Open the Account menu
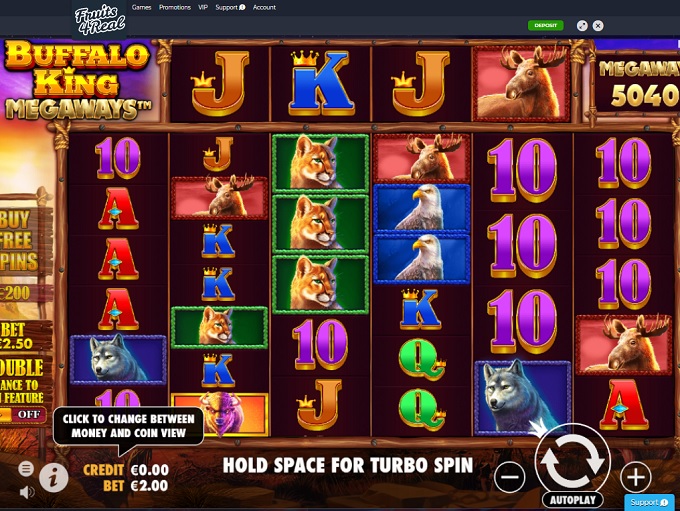 coord(264,7)
